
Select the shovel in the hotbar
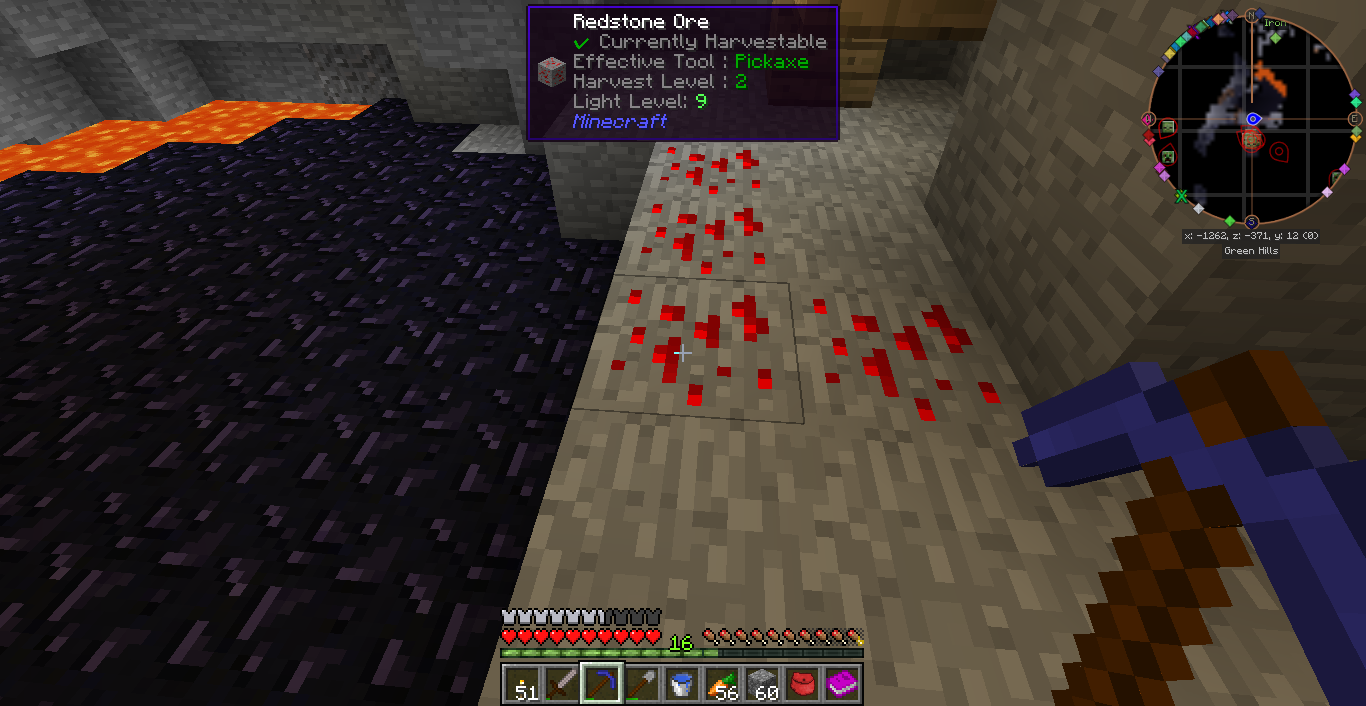642,684
